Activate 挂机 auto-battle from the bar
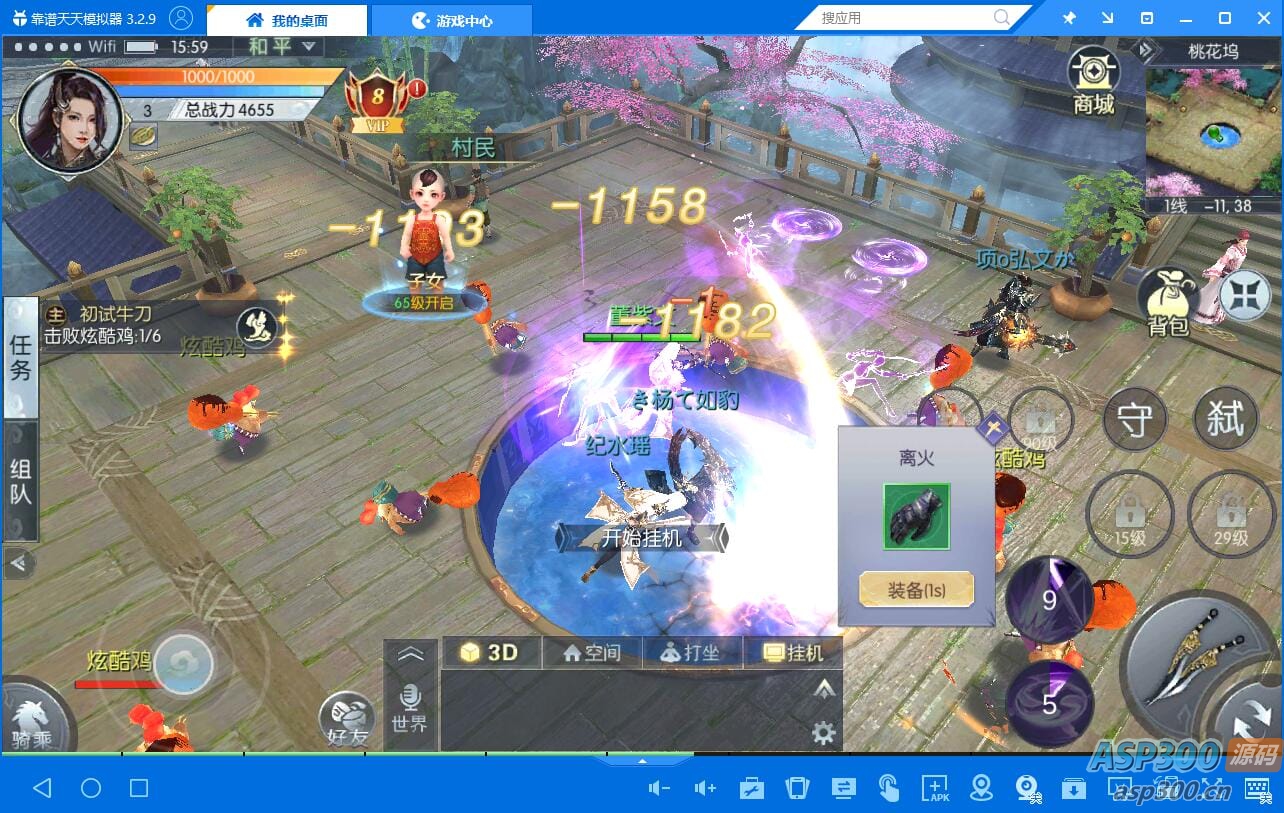The image size is (1284, 813). tap(793, 653)
